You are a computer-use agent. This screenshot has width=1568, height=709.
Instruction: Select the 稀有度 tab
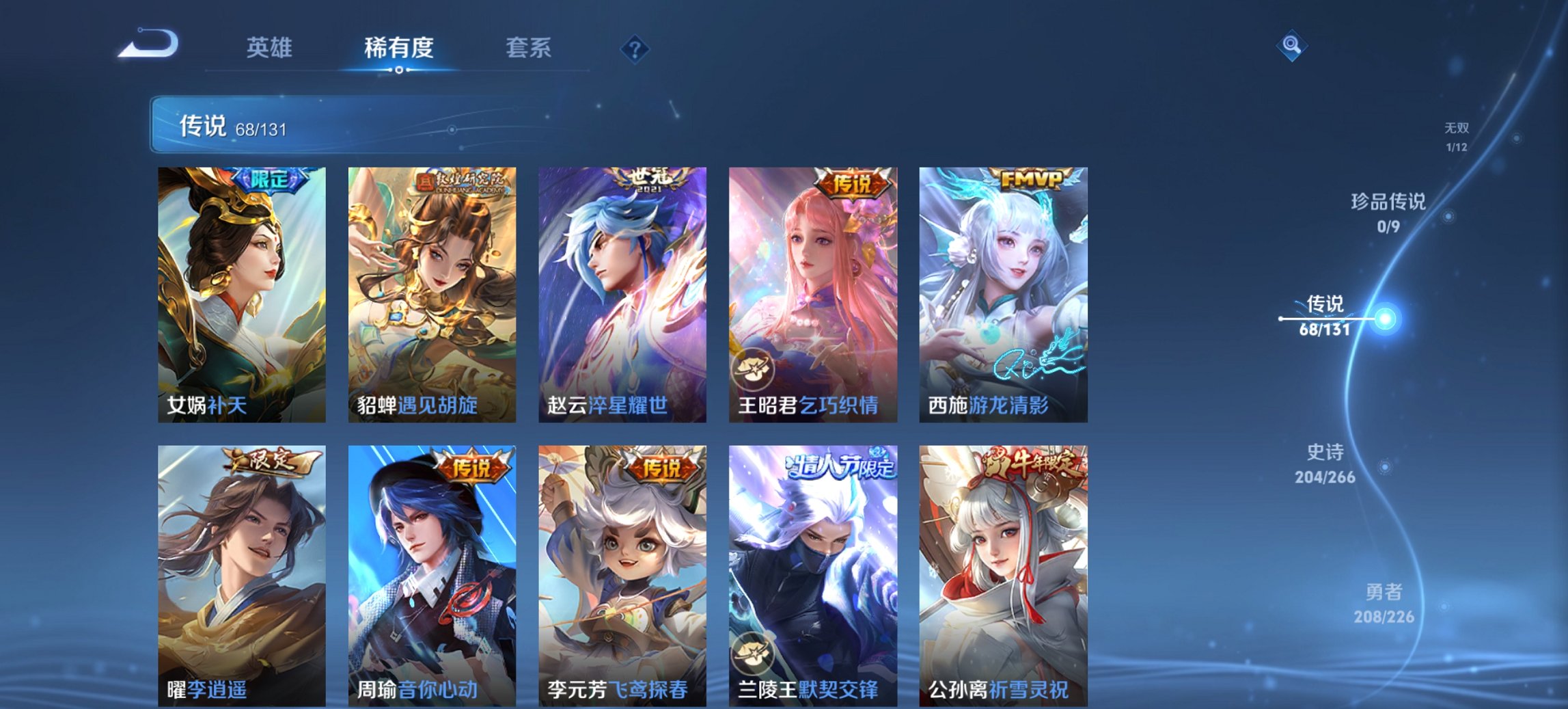(x=398, y=48)
